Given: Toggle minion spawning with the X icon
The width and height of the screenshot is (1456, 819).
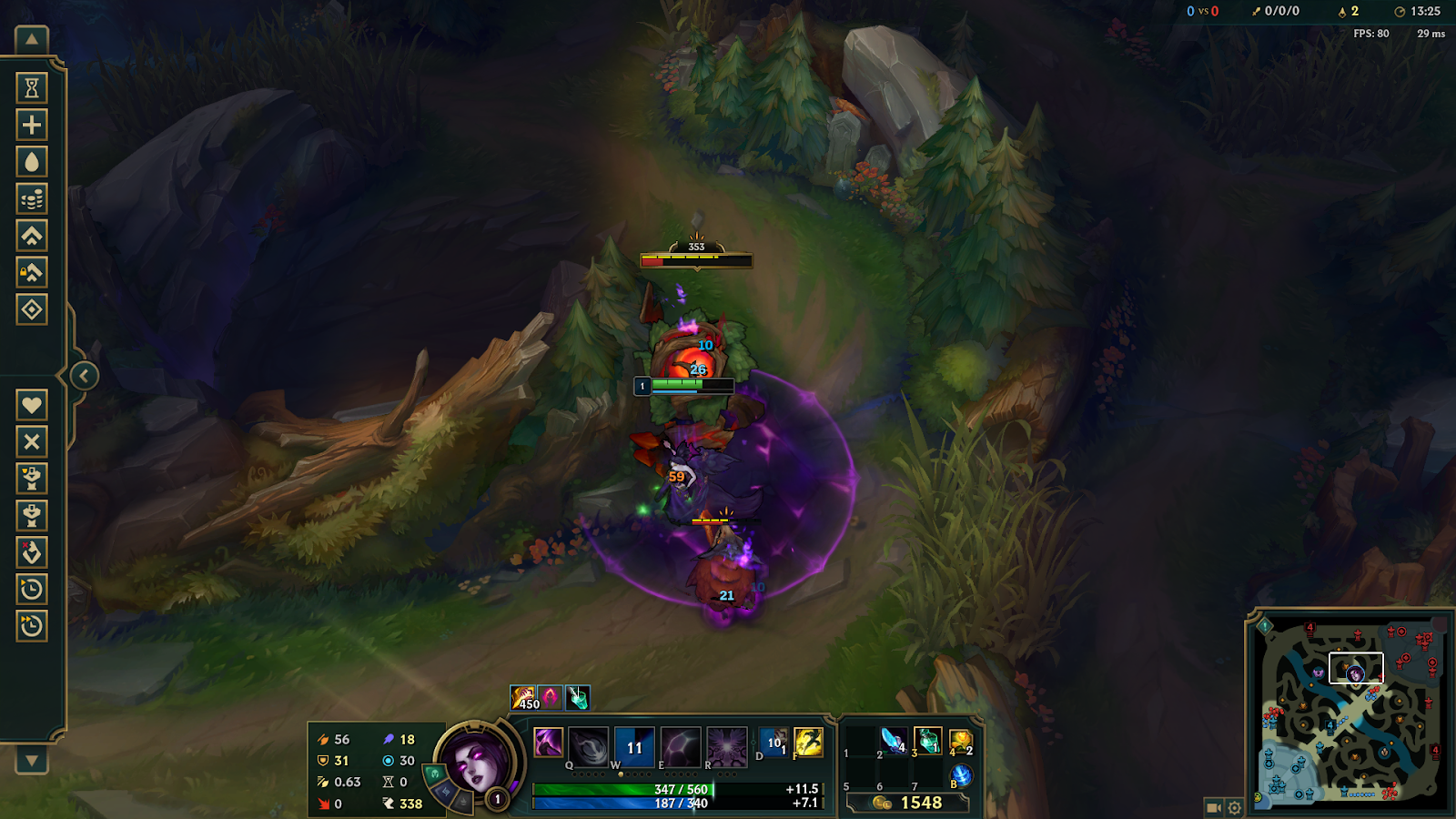Looking at the screenshot, I should 30,441.
